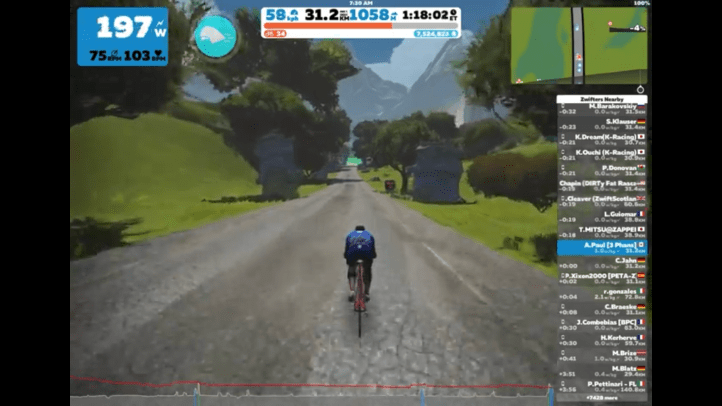The width and height of the screenshot is (722, 406).
Task: Activate the aero helmet power-up icon
Action: pyautogui.click(x=216, y=36)
